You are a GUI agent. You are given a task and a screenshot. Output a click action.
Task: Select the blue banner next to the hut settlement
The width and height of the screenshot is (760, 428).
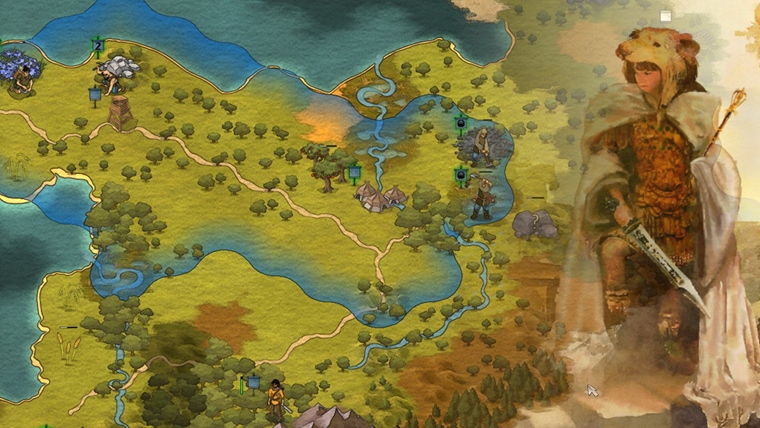[x=355, y=172]
